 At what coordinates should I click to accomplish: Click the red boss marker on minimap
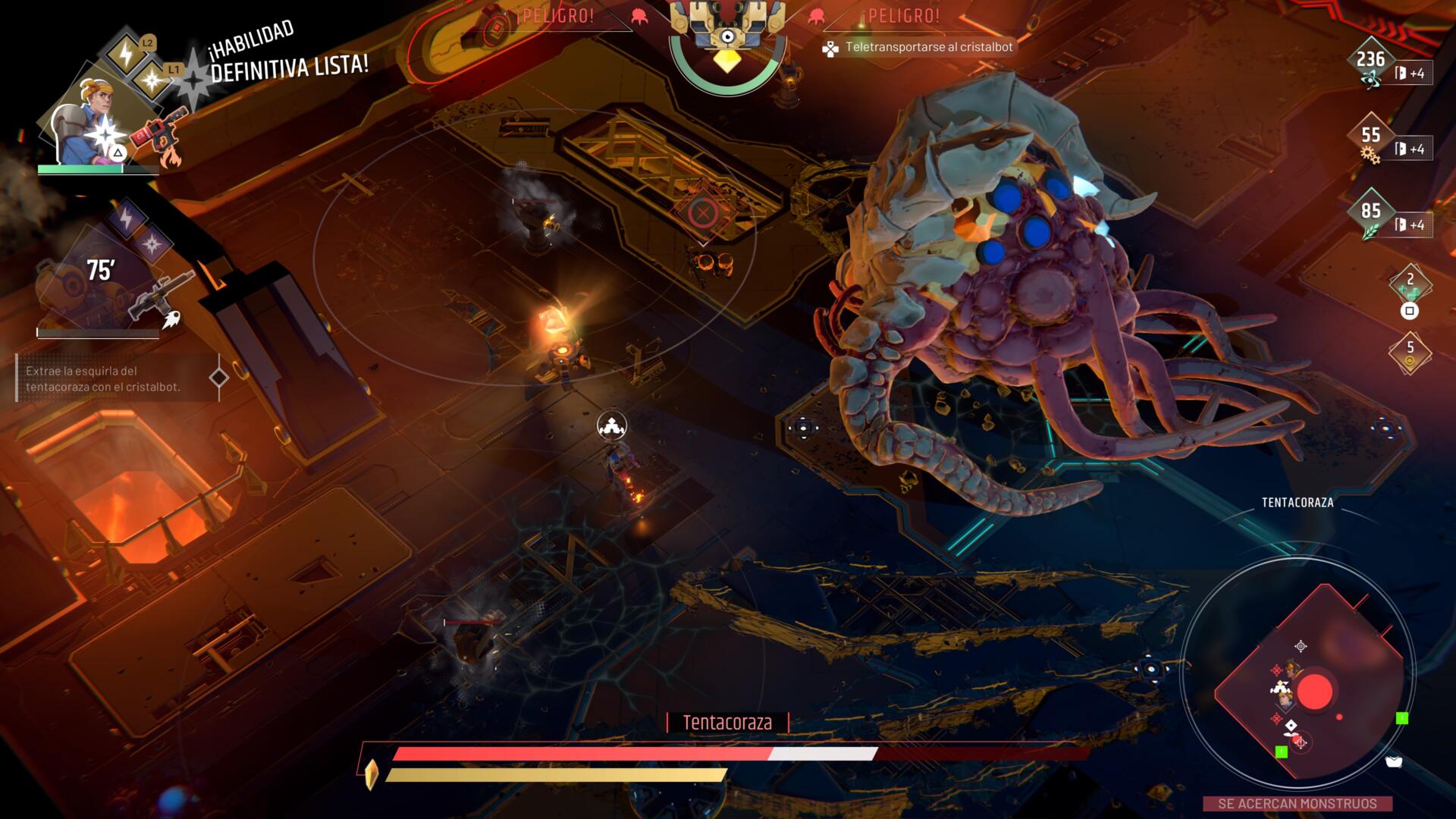[1314, 692]
